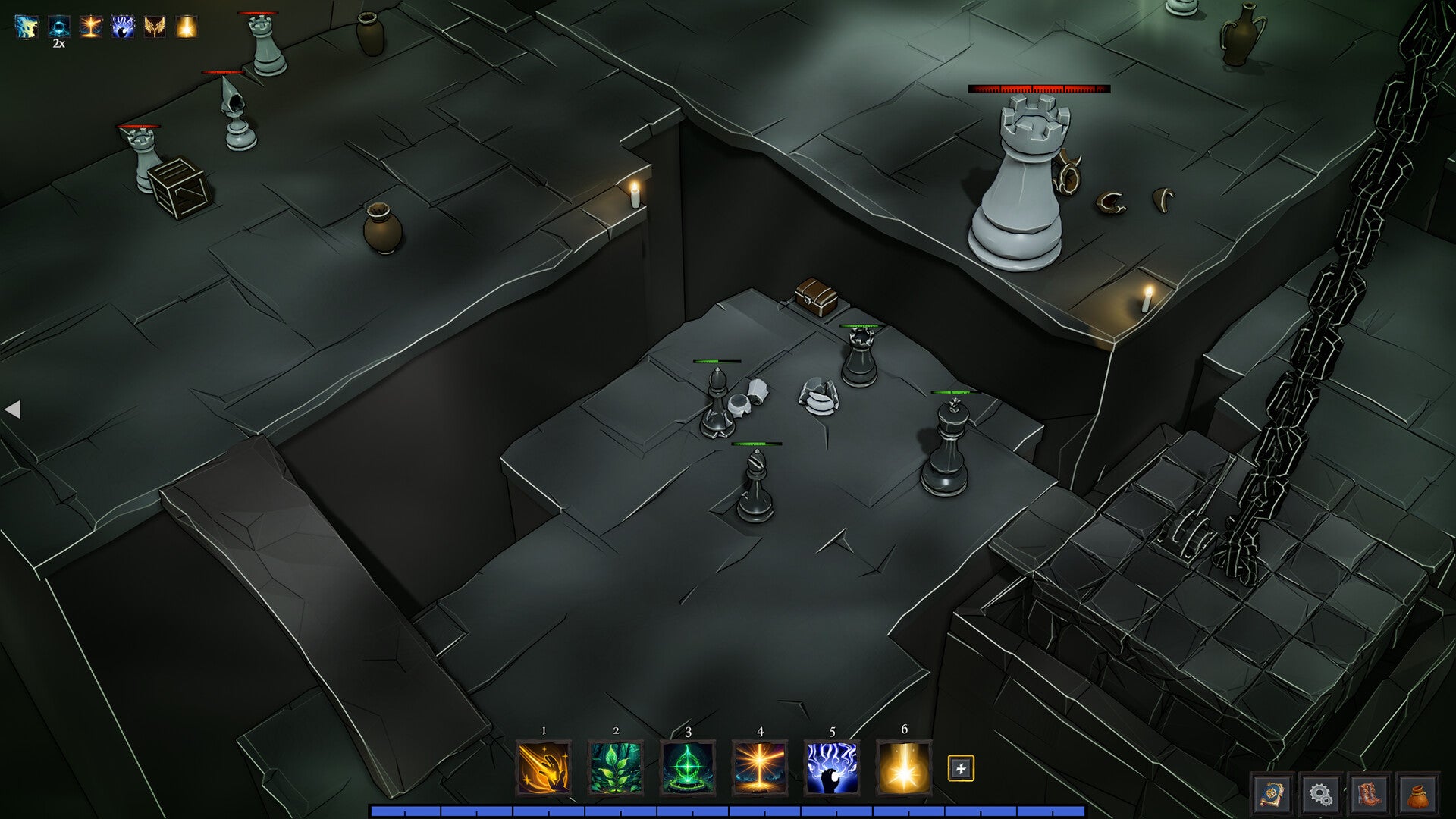1456x819 pixels.
Task: Trigger the orange starburst beam ability
Action: point(759,767)
